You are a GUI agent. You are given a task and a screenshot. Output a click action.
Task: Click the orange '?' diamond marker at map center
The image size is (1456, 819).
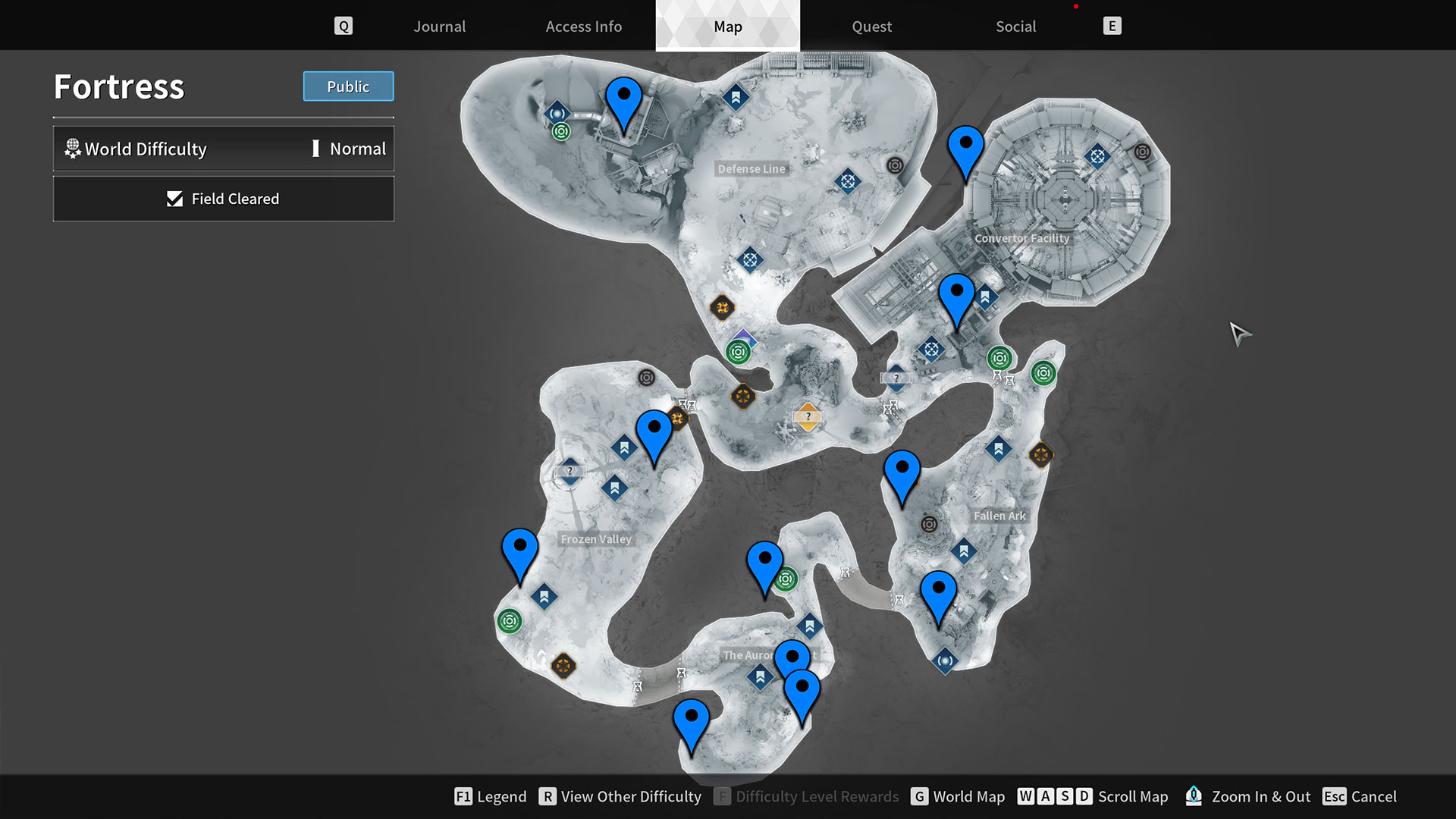pyautogui.click(x=808, y=416)
